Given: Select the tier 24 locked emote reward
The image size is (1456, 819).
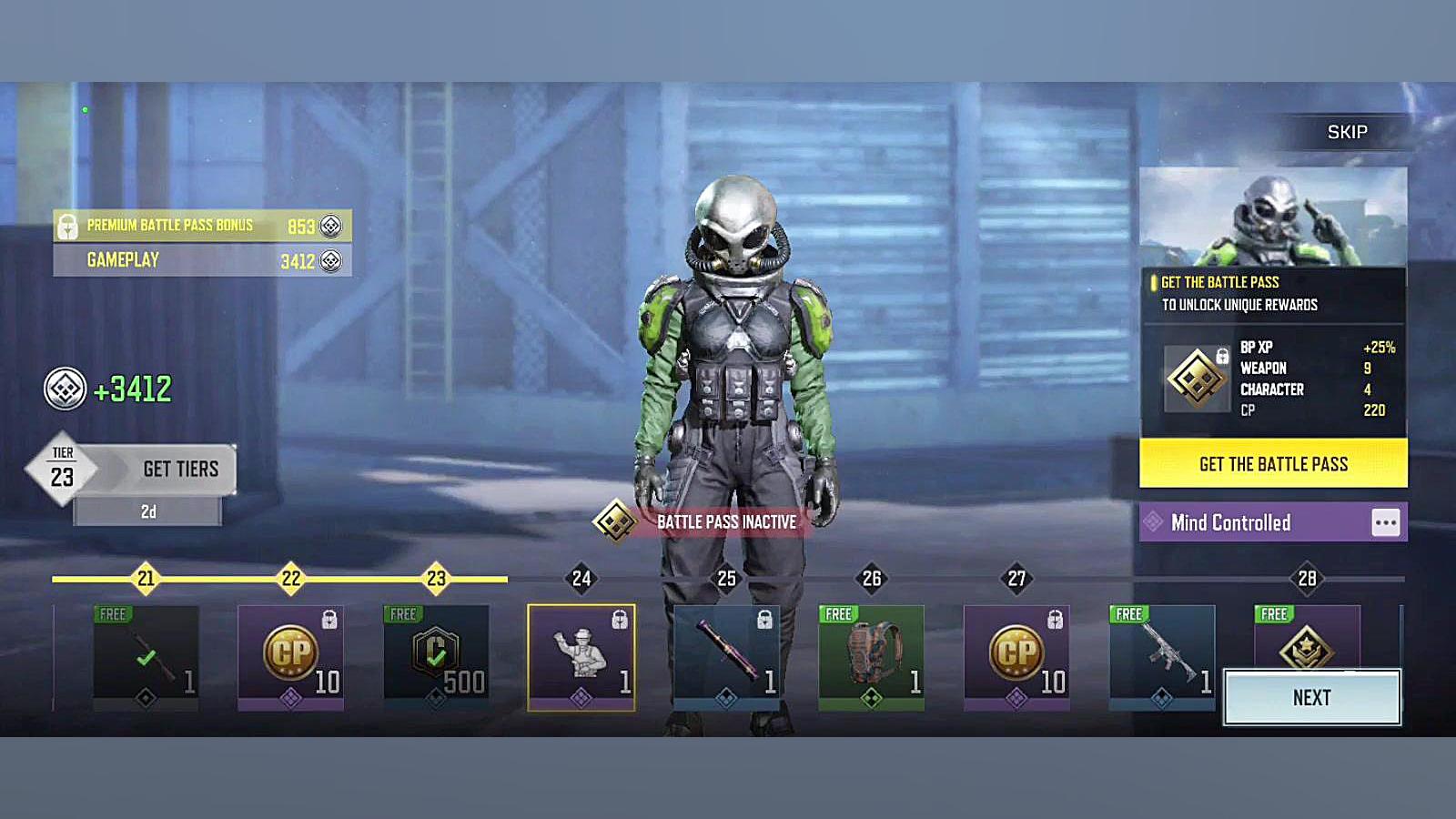Looking at the screenshot, I should tap(581, 657).
